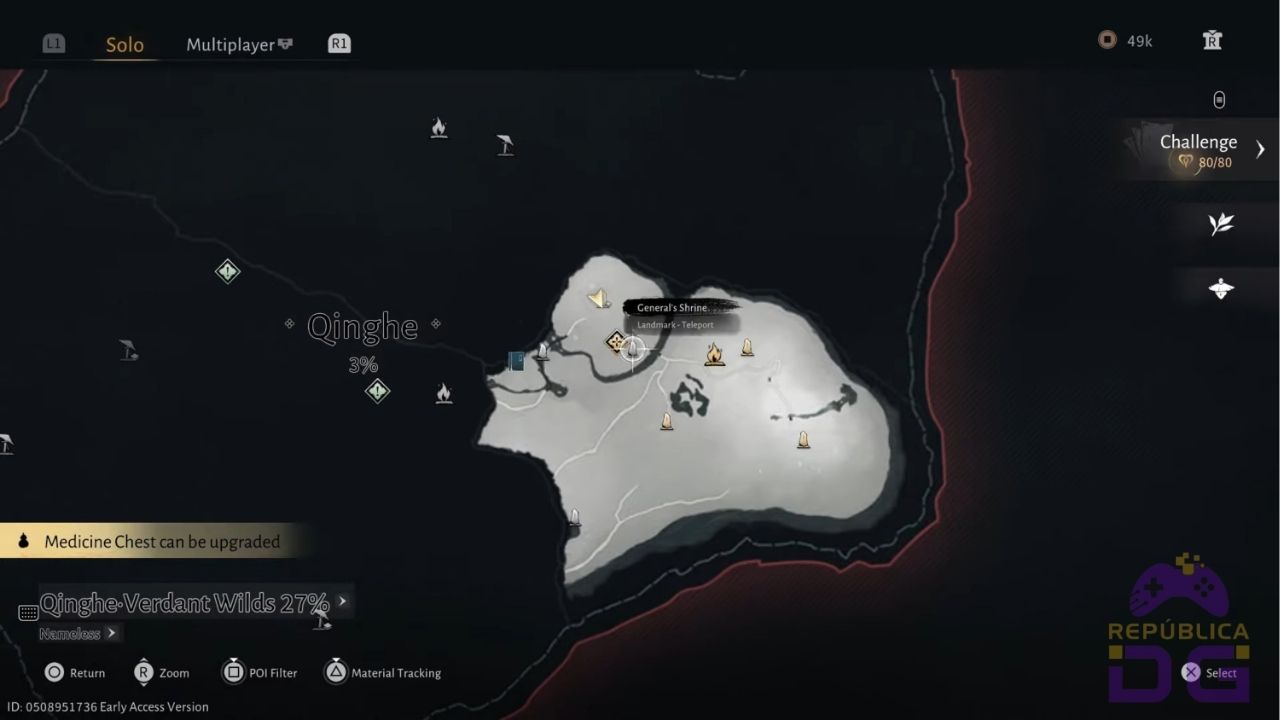The height and width of the screenshot is (720, 1280).
Task: Click the winged emblem icon below leaf
Action: tap(1220, 289)
